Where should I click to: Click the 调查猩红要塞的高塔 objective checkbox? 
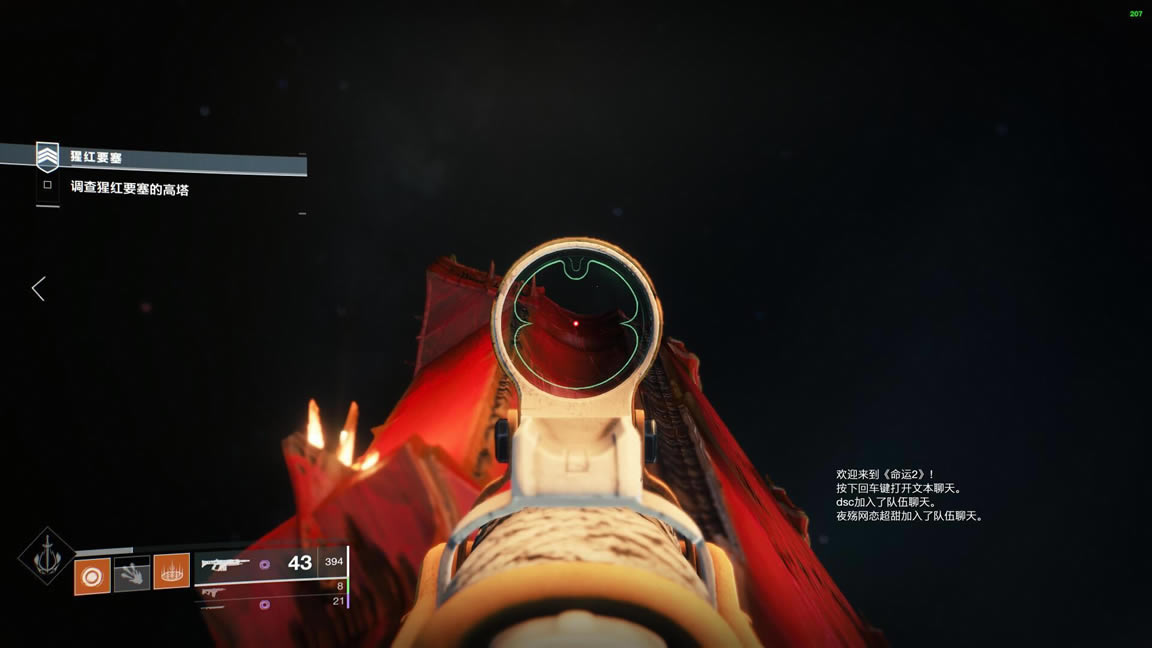(x=47, y=185)
